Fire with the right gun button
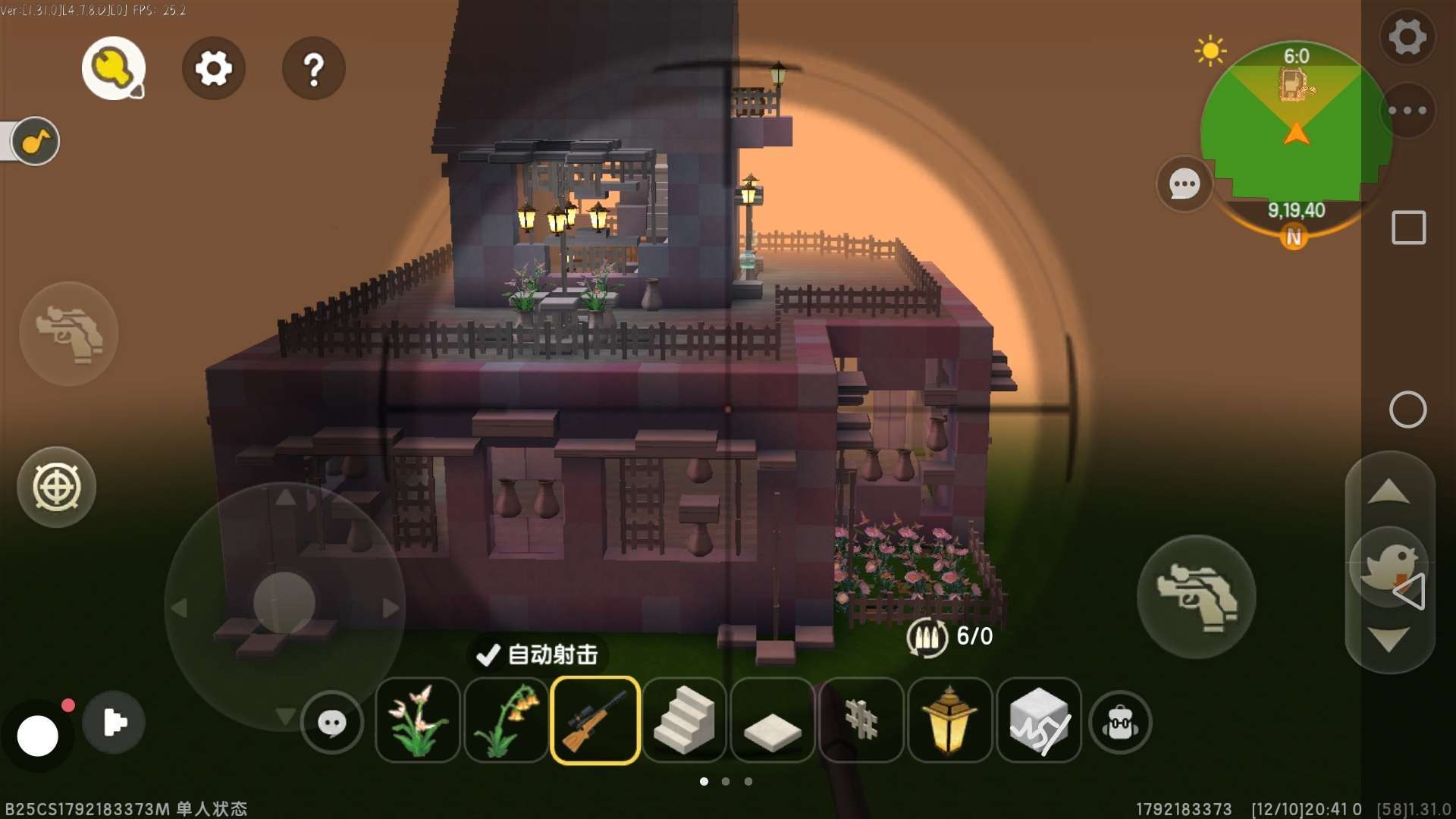 click(x=1196, y=597)
